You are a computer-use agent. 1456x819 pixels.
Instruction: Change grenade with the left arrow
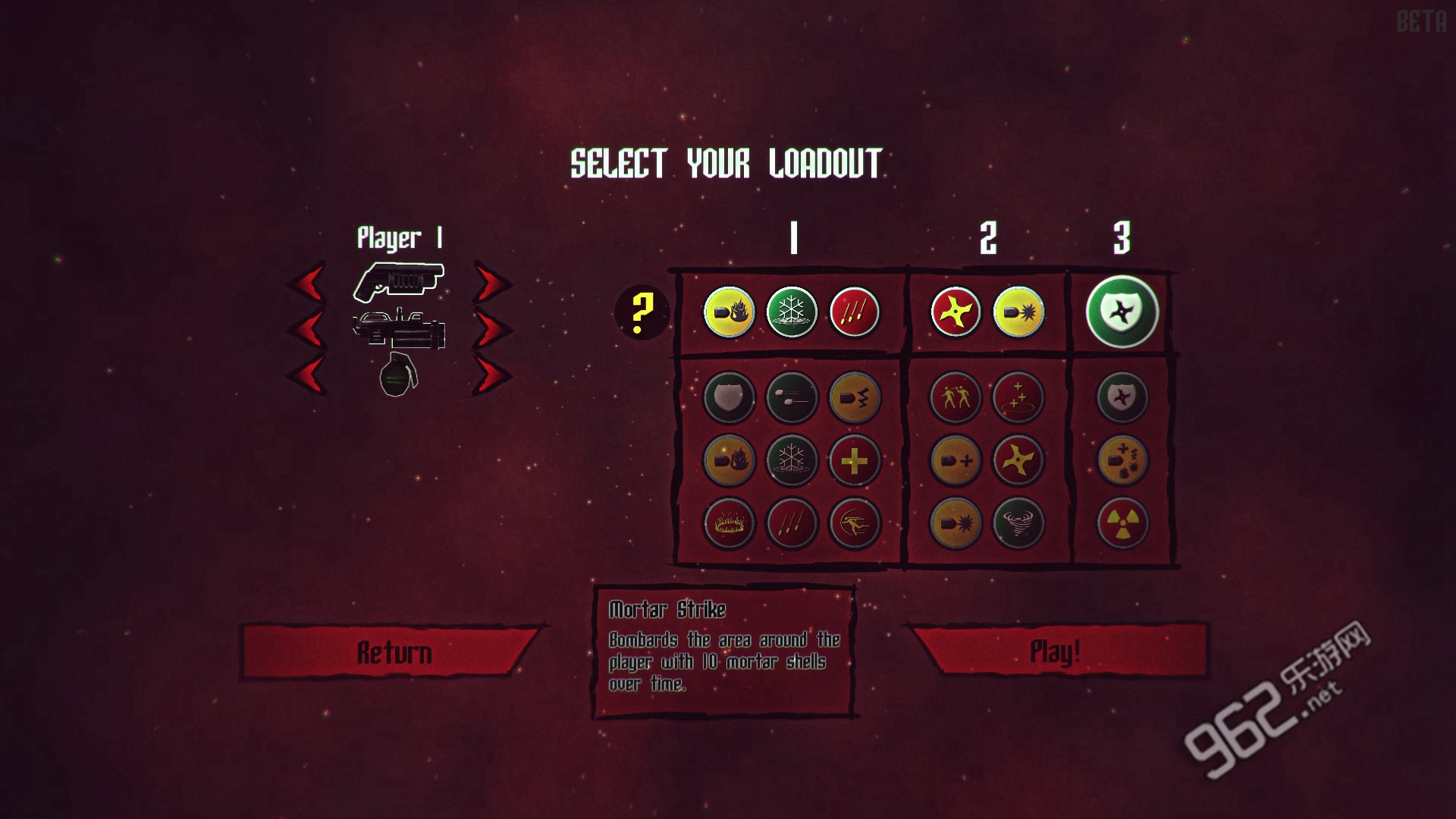pos(307,374)
